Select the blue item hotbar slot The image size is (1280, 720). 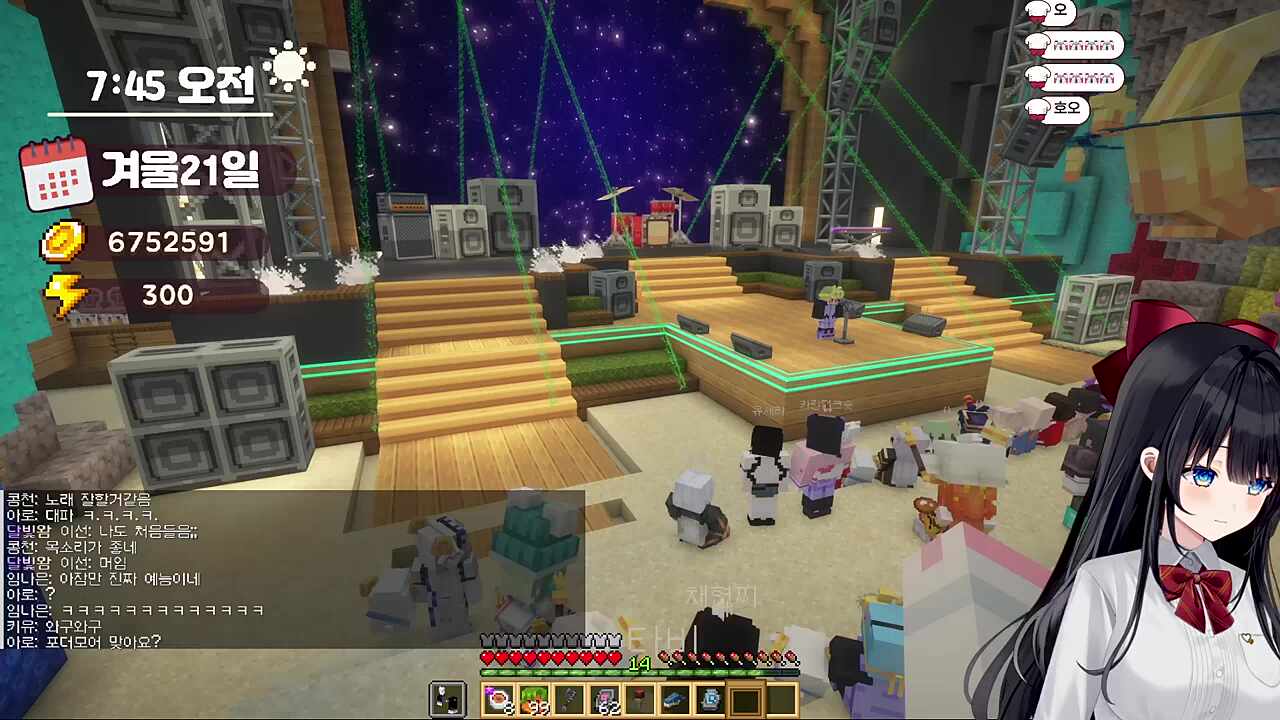pos(675,700)
